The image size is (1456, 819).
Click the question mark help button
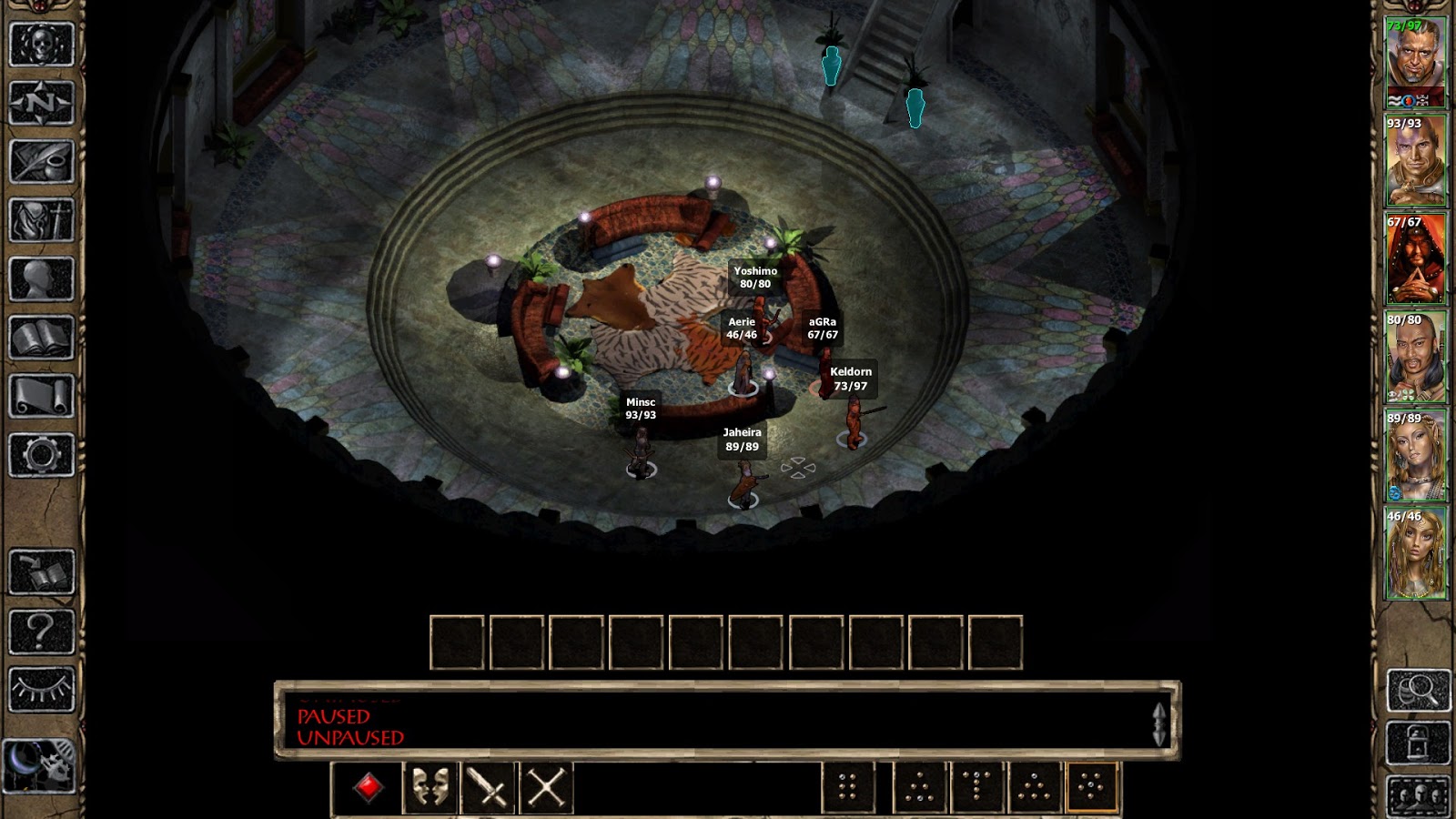(x=41, y=631)
